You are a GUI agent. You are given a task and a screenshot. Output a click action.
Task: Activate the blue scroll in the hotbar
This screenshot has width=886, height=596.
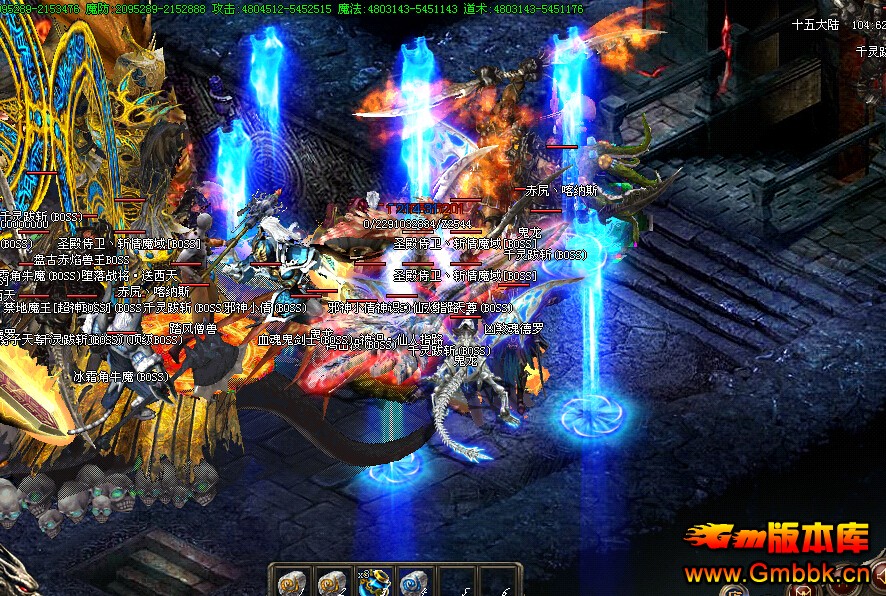tap(414, 583)
